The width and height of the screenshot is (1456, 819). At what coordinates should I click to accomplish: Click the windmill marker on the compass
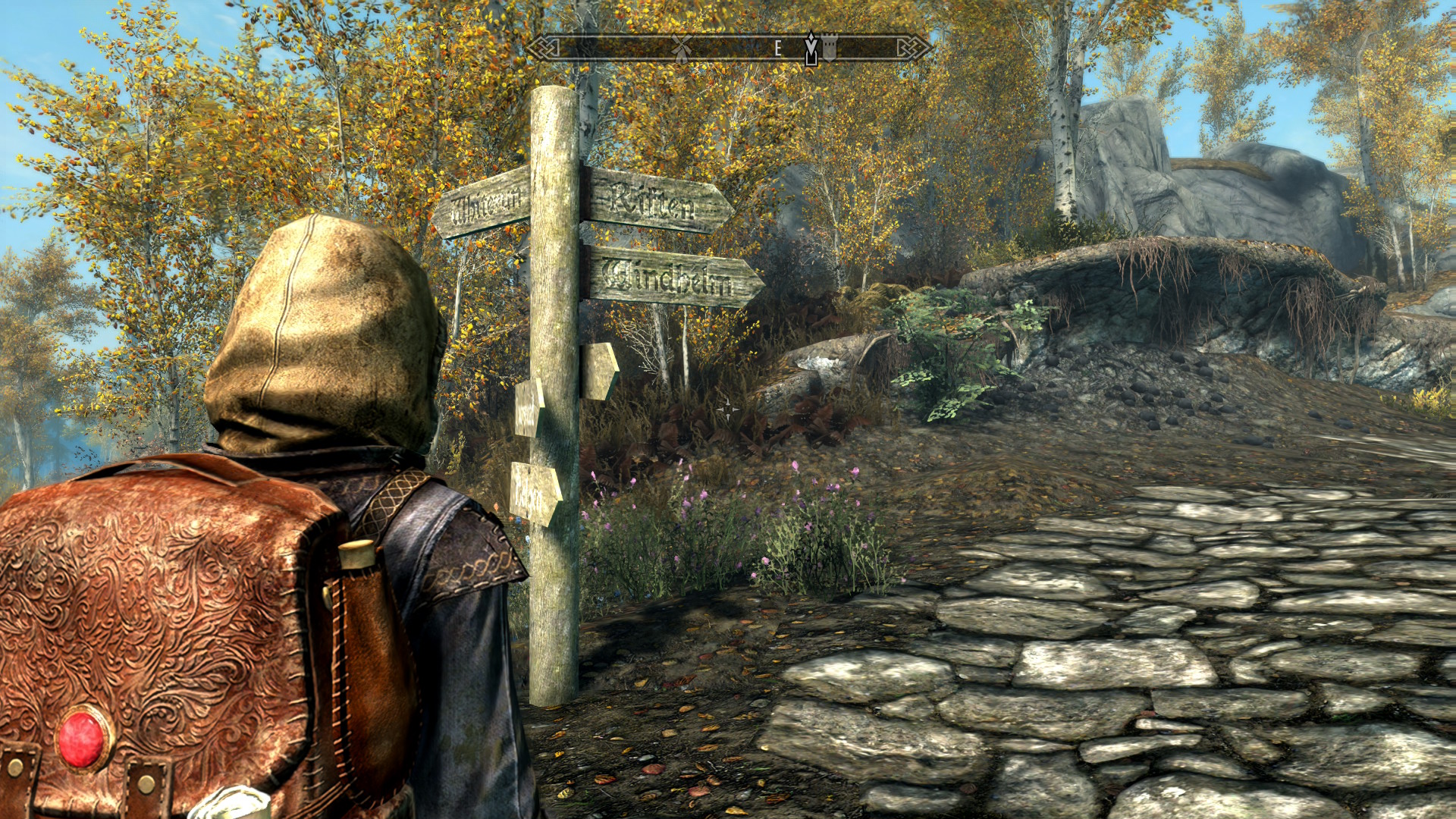coord(682,49)
